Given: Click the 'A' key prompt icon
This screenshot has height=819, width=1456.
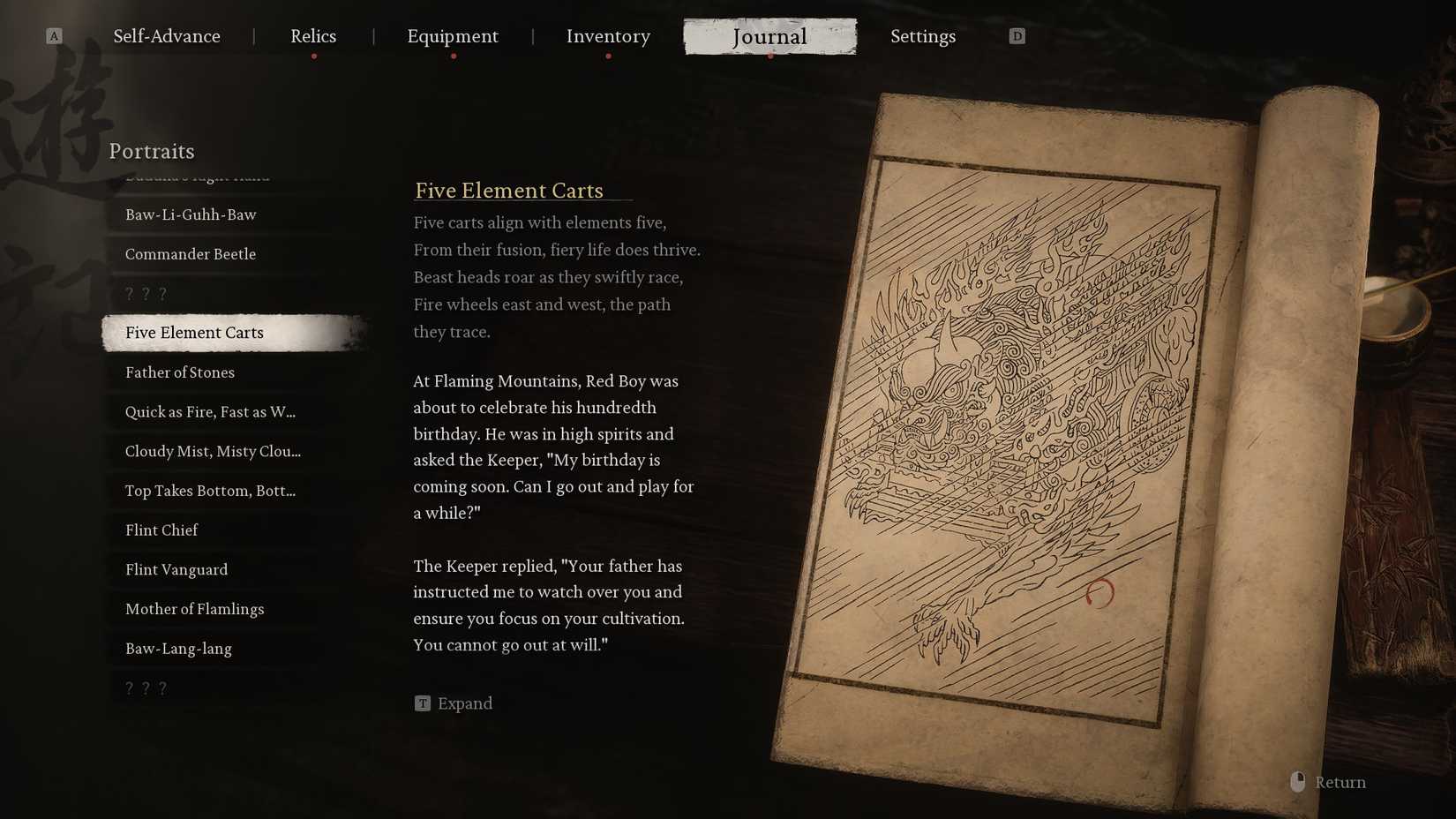Looking at the screenshot, I should tap(54, 36).
